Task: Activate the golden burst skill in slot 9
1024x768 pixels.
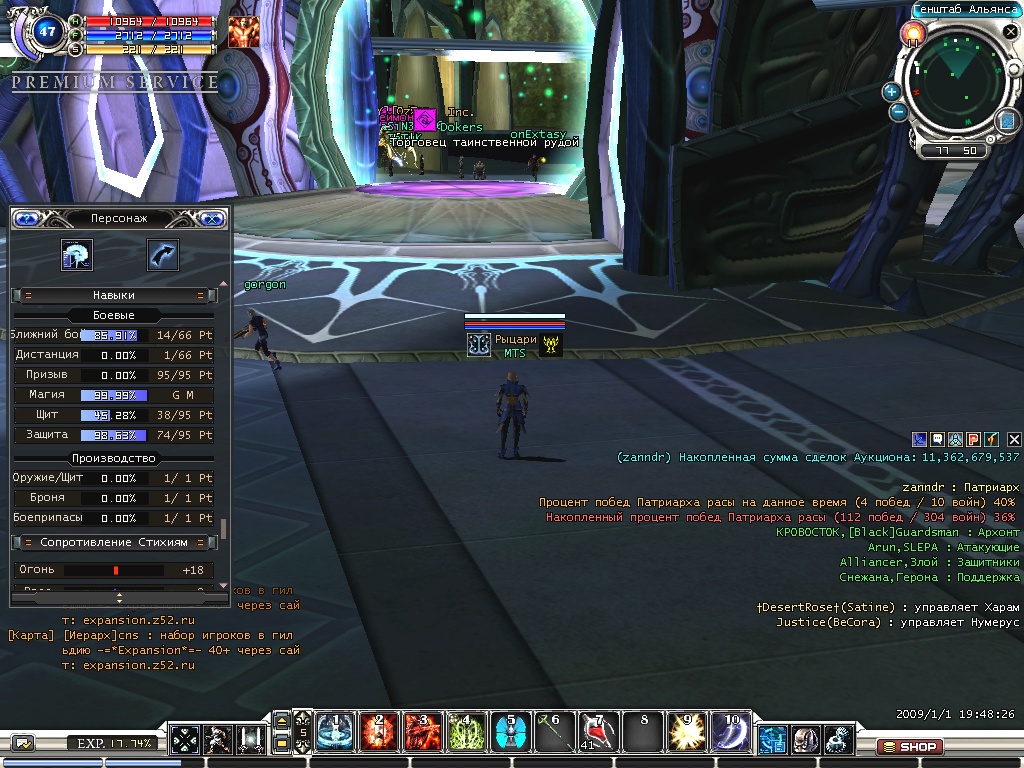Action: pyautogui.click(x=685, y=733)
